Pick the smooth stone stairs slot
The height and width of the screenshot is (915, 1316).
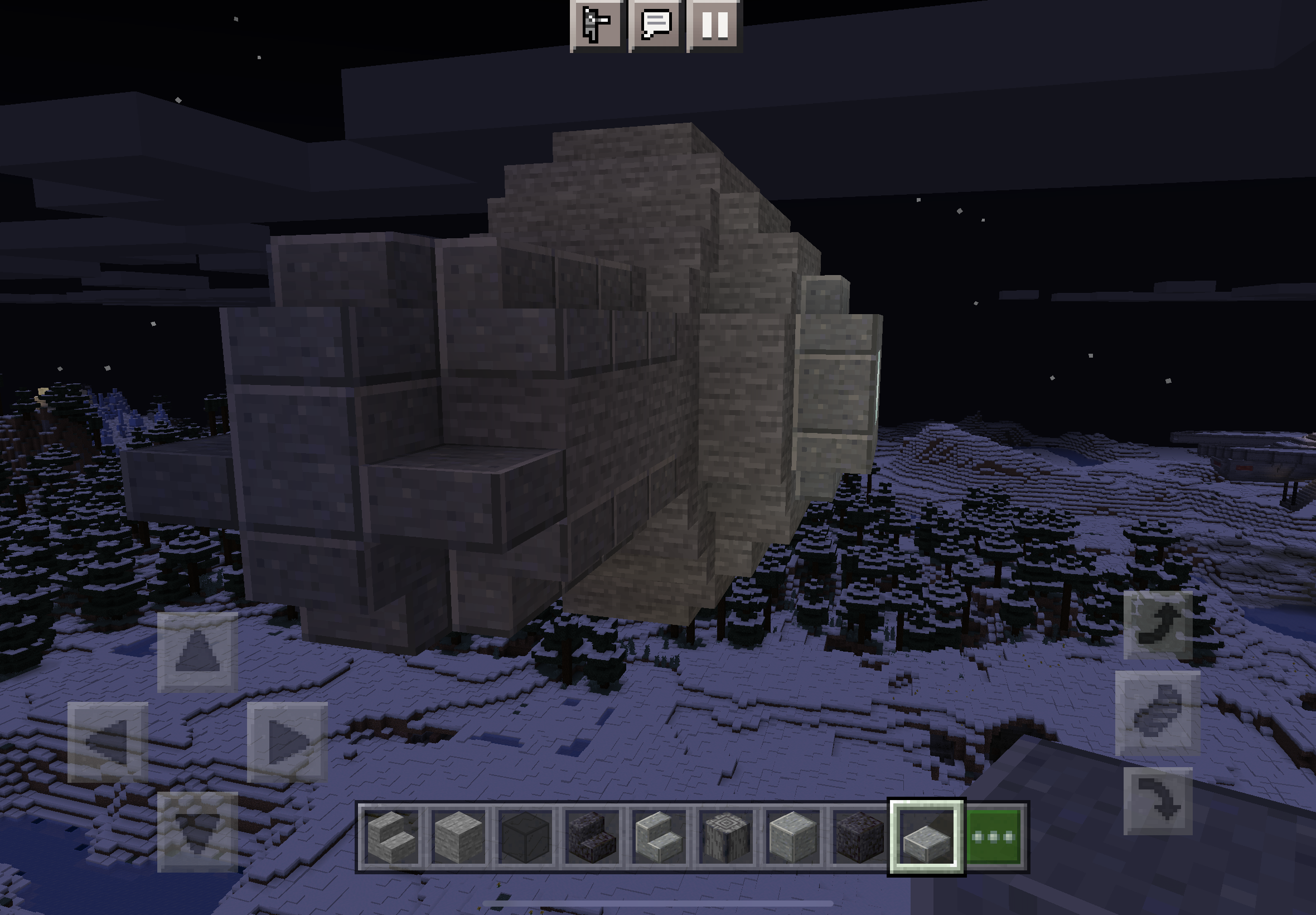[x=659, y=837]
